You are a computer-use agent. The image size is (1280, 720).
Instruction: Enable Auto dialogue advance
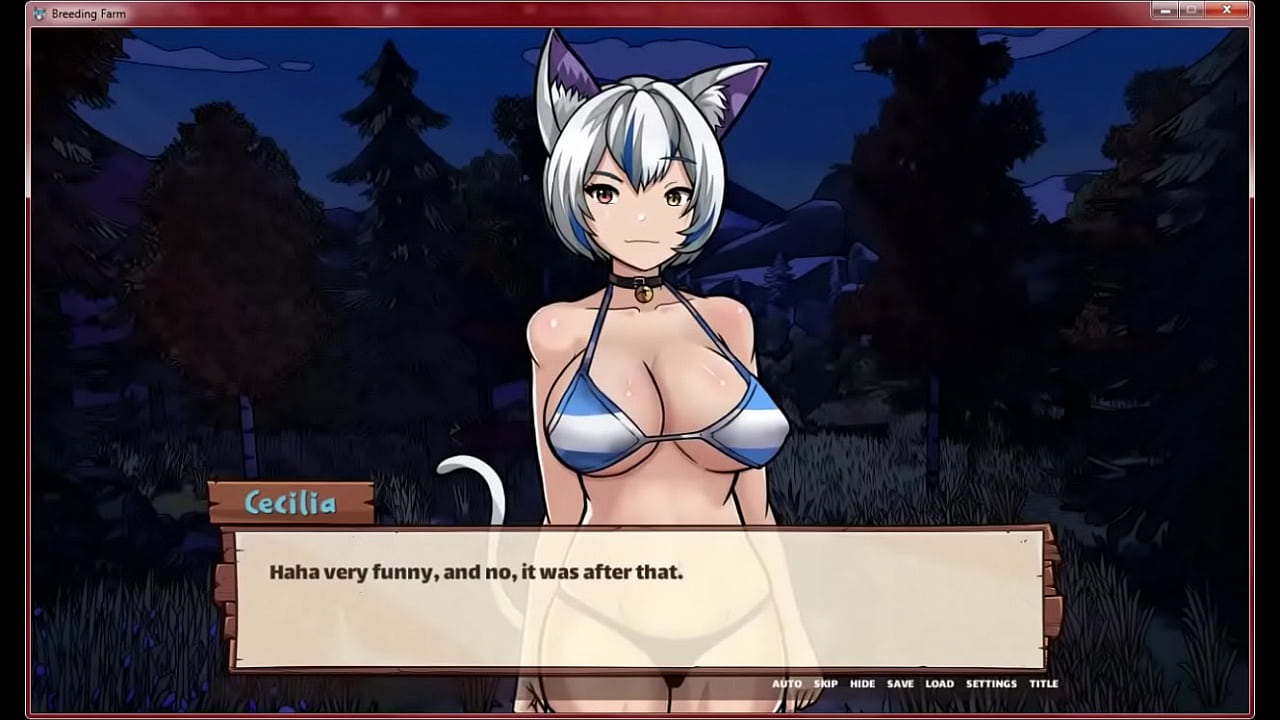786,684
